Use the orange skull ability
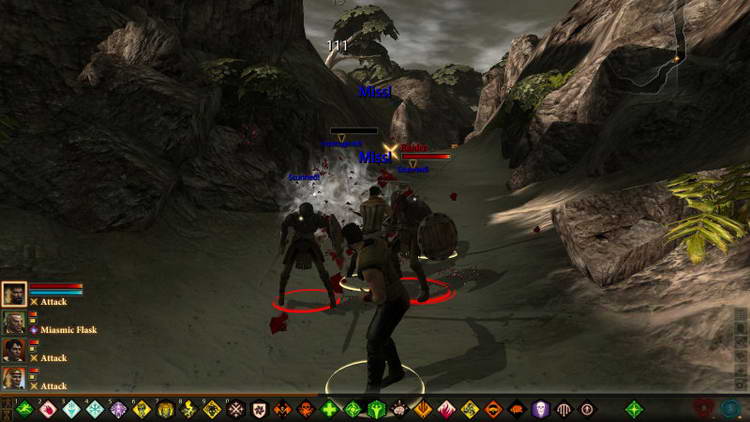Screen dimensions: 750x422 pyautogui.click(x=282, y=409)
